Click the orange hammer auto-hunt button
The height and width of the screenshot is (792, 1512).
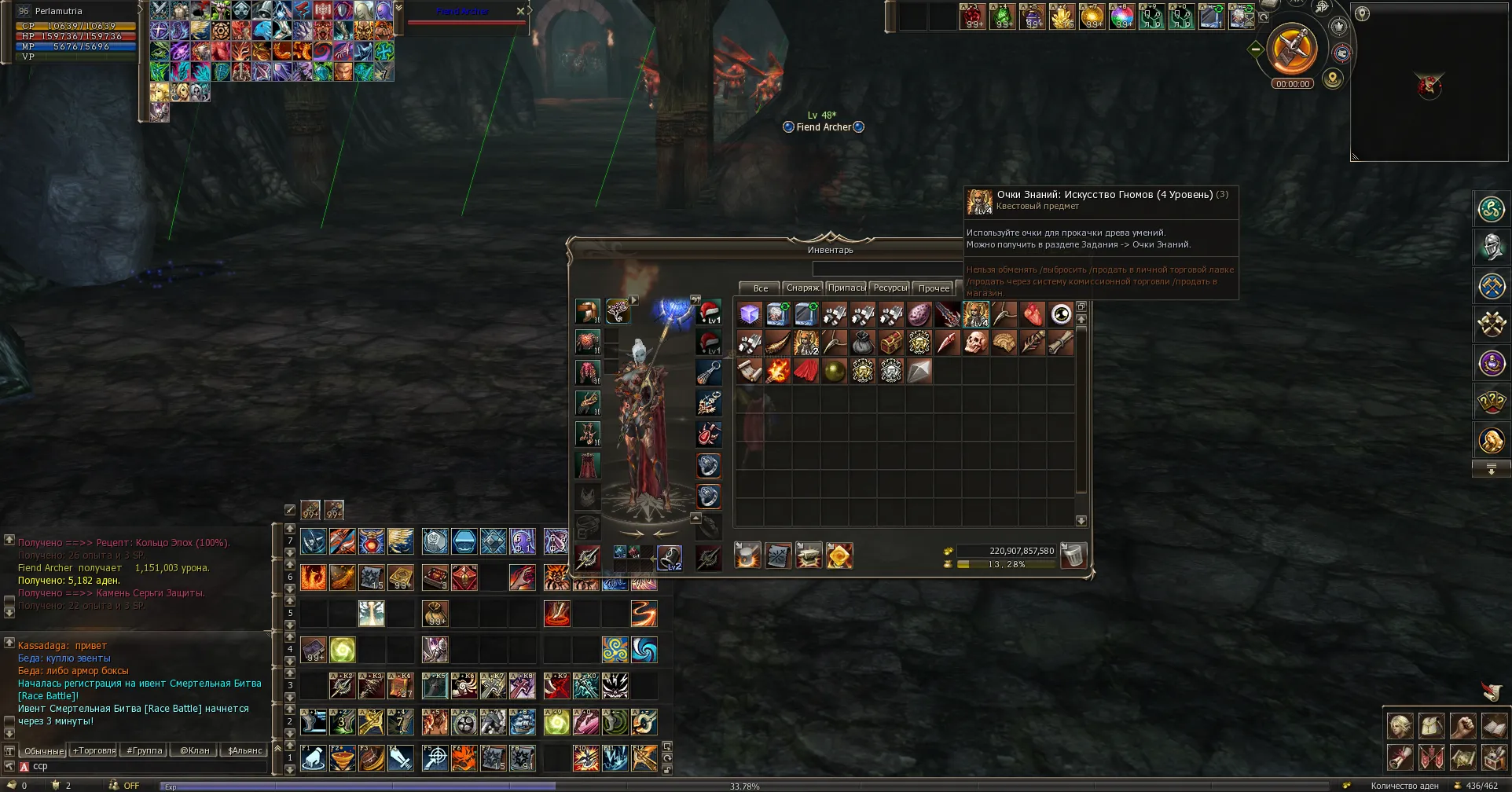coord(1292,48)
